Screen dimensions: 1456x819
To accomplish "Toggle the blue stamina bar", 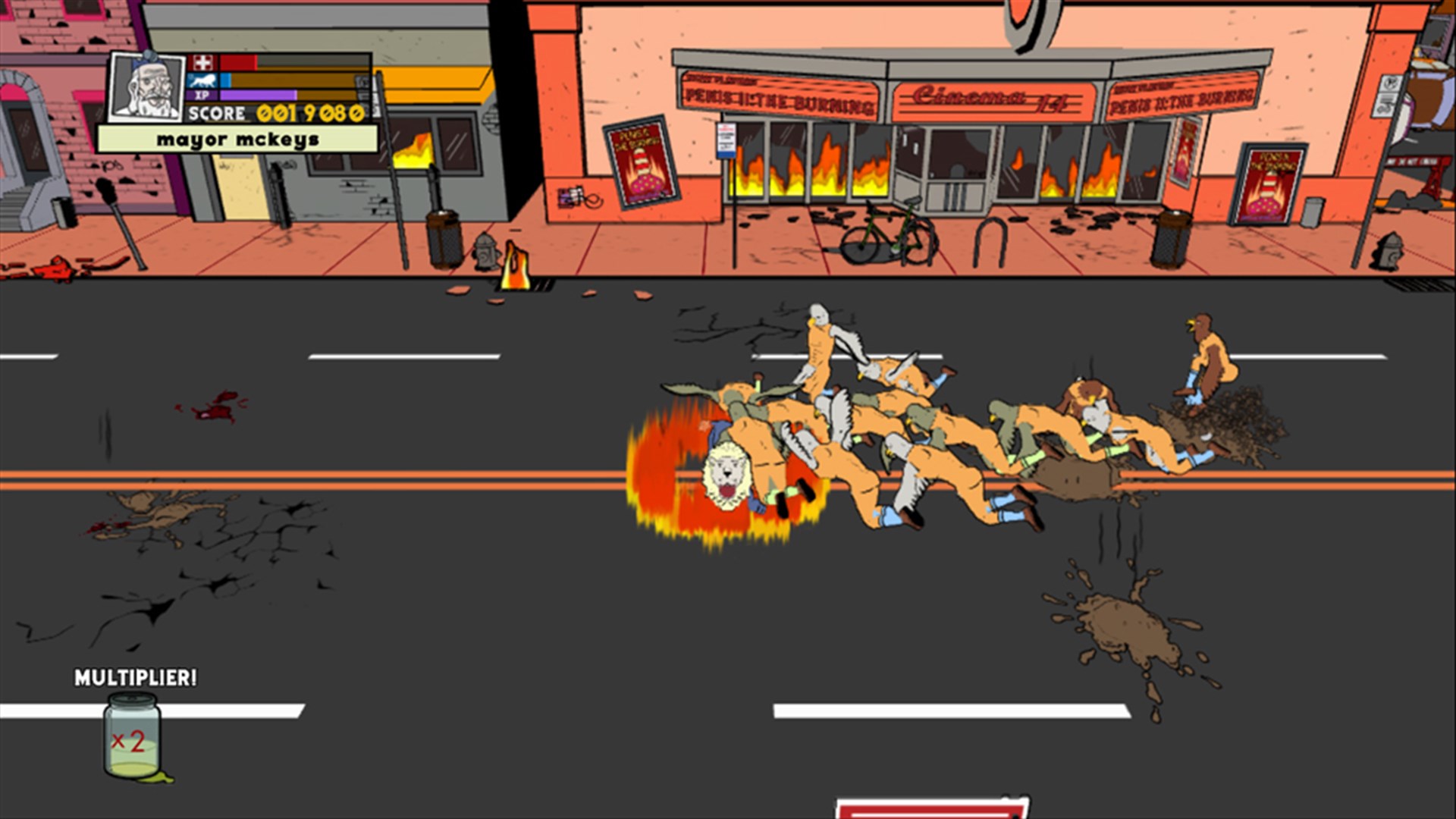I will 226,80.
